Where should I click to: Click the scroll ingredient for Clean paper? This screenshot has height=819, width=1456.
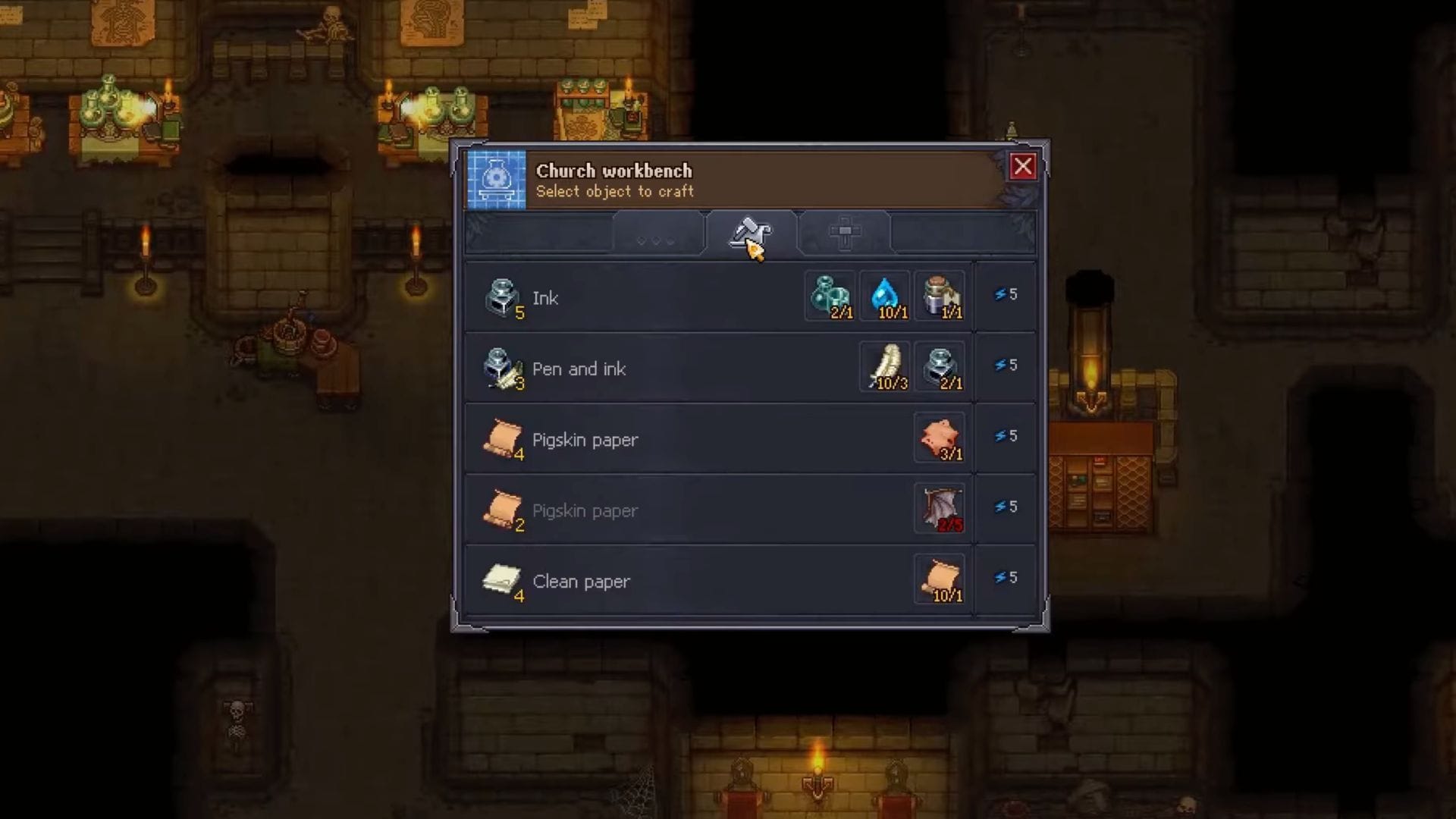[x=940, y=579]
